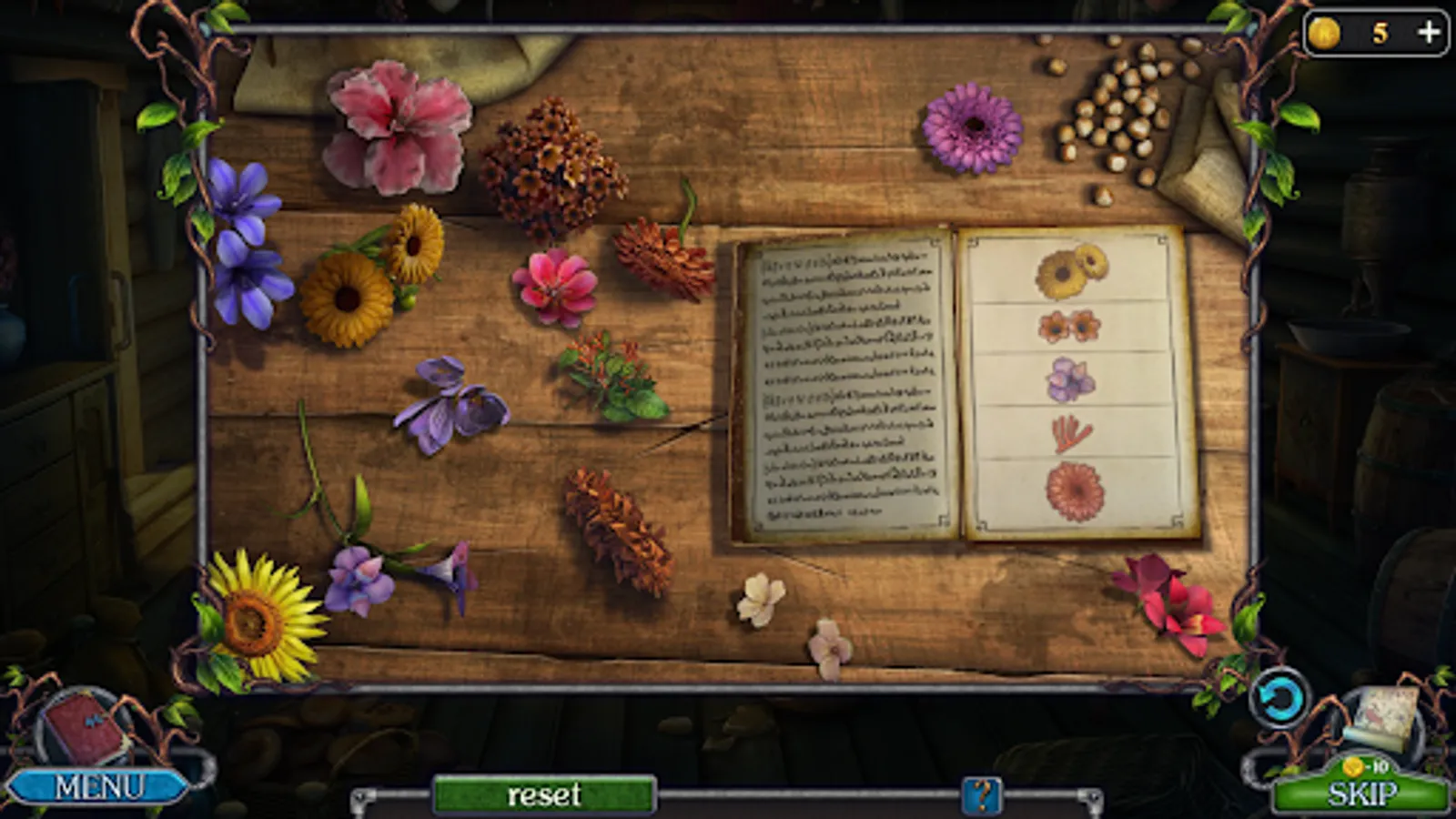Select the red coral sprig illustration in the book
This screenshot has width=1456, height=819.
[x=1070, y=431]
